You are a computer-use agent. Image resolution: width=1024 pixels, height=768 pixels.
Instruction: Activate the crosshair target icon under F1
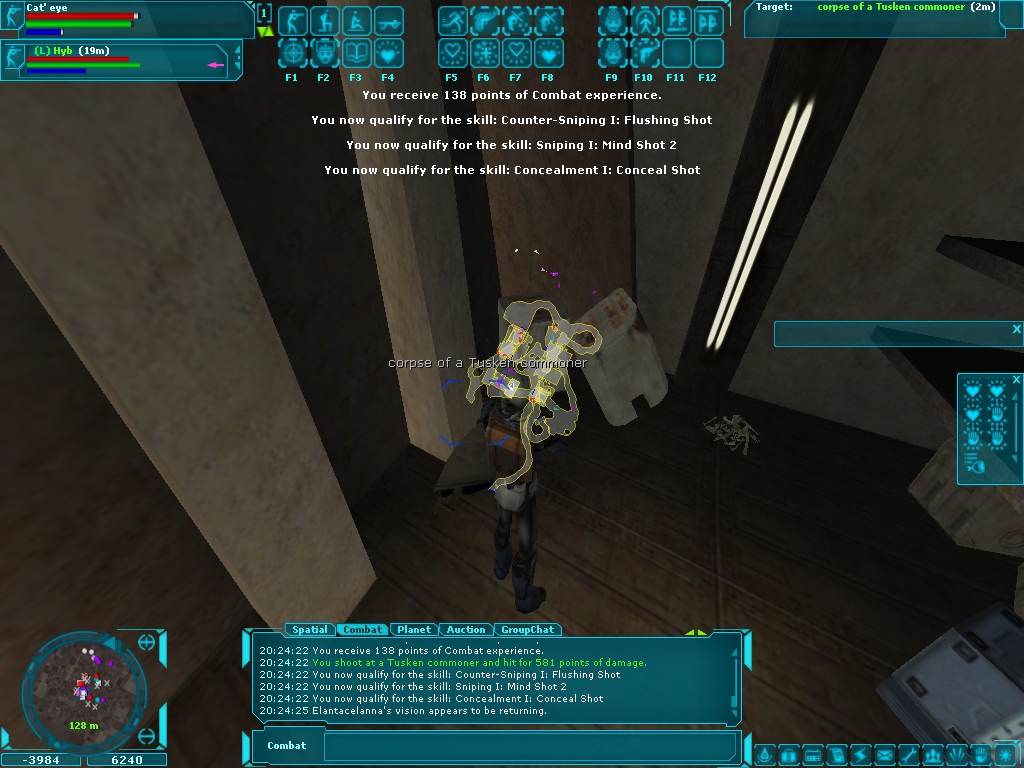tap(292, 52)
